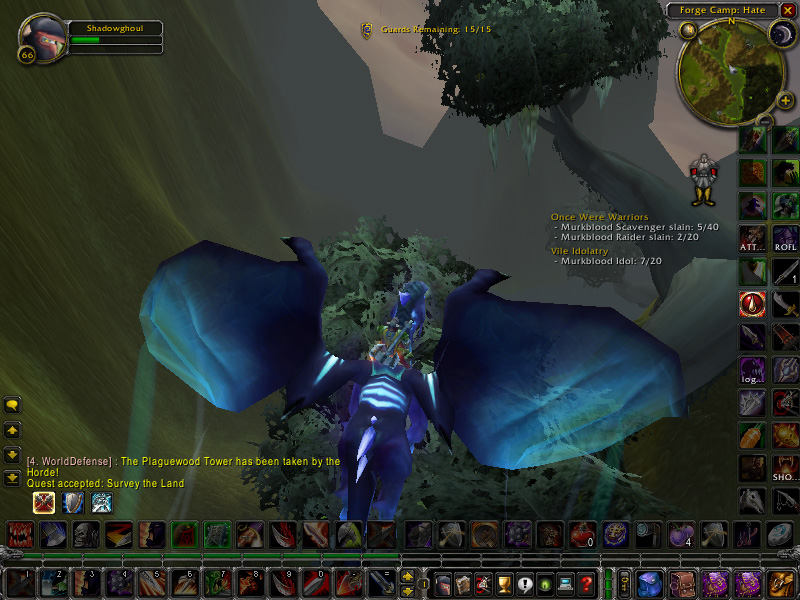Use the red potion in the action bar
The image size is (800, 600).
(583, 534)
